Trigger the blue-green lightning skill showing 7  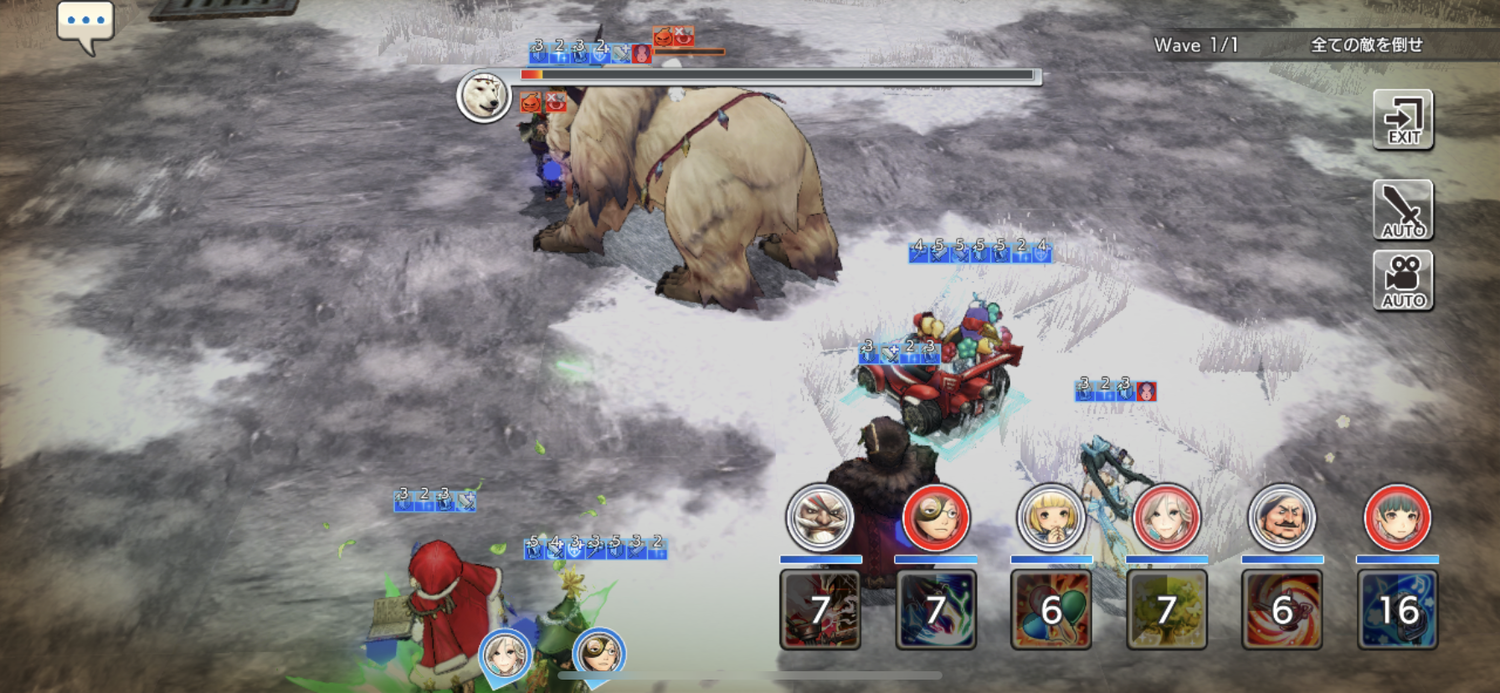click(x=936, y=609)
